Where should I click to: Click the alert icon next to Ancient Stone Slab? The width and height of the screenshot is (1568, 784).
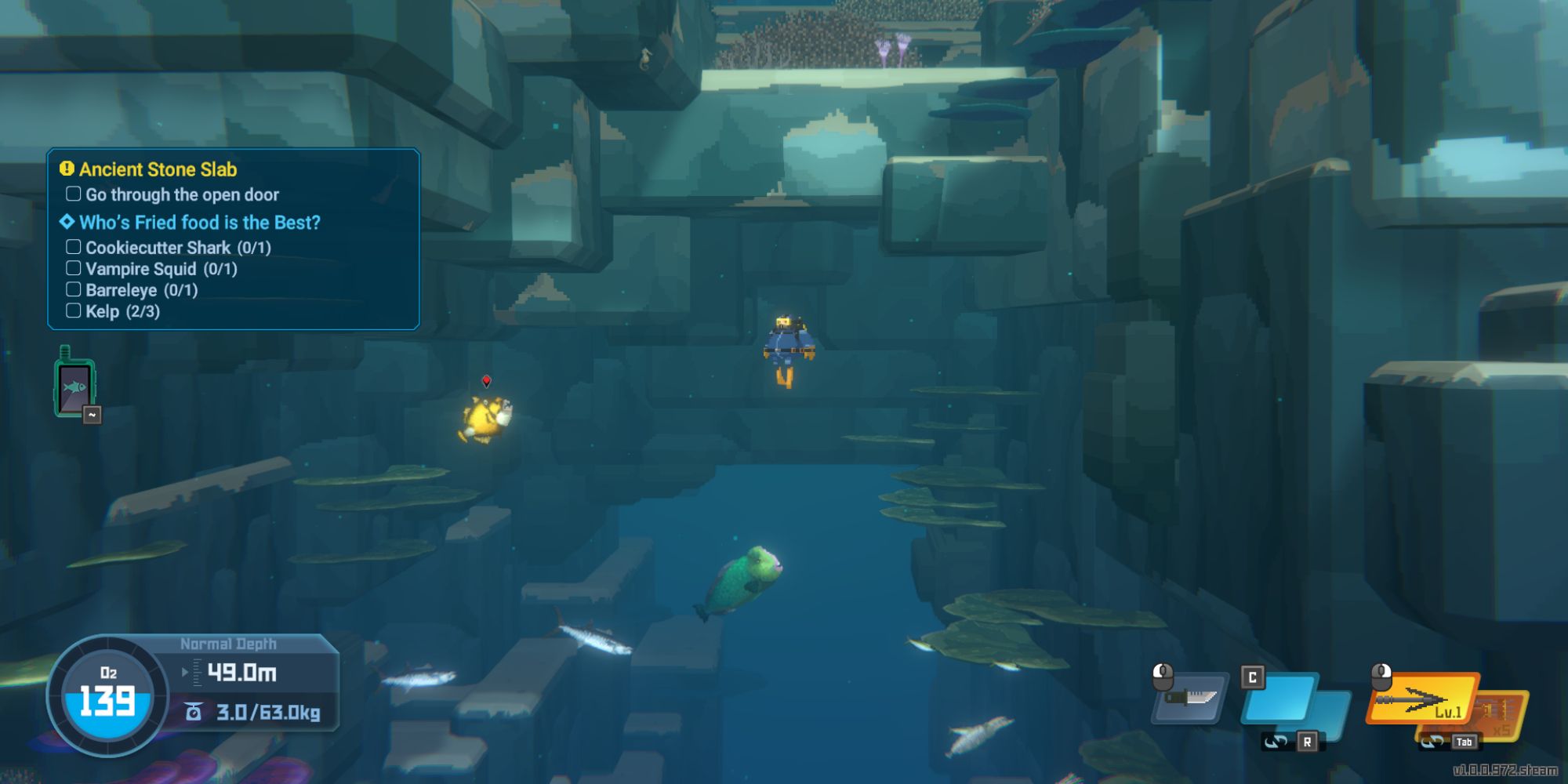66,169
